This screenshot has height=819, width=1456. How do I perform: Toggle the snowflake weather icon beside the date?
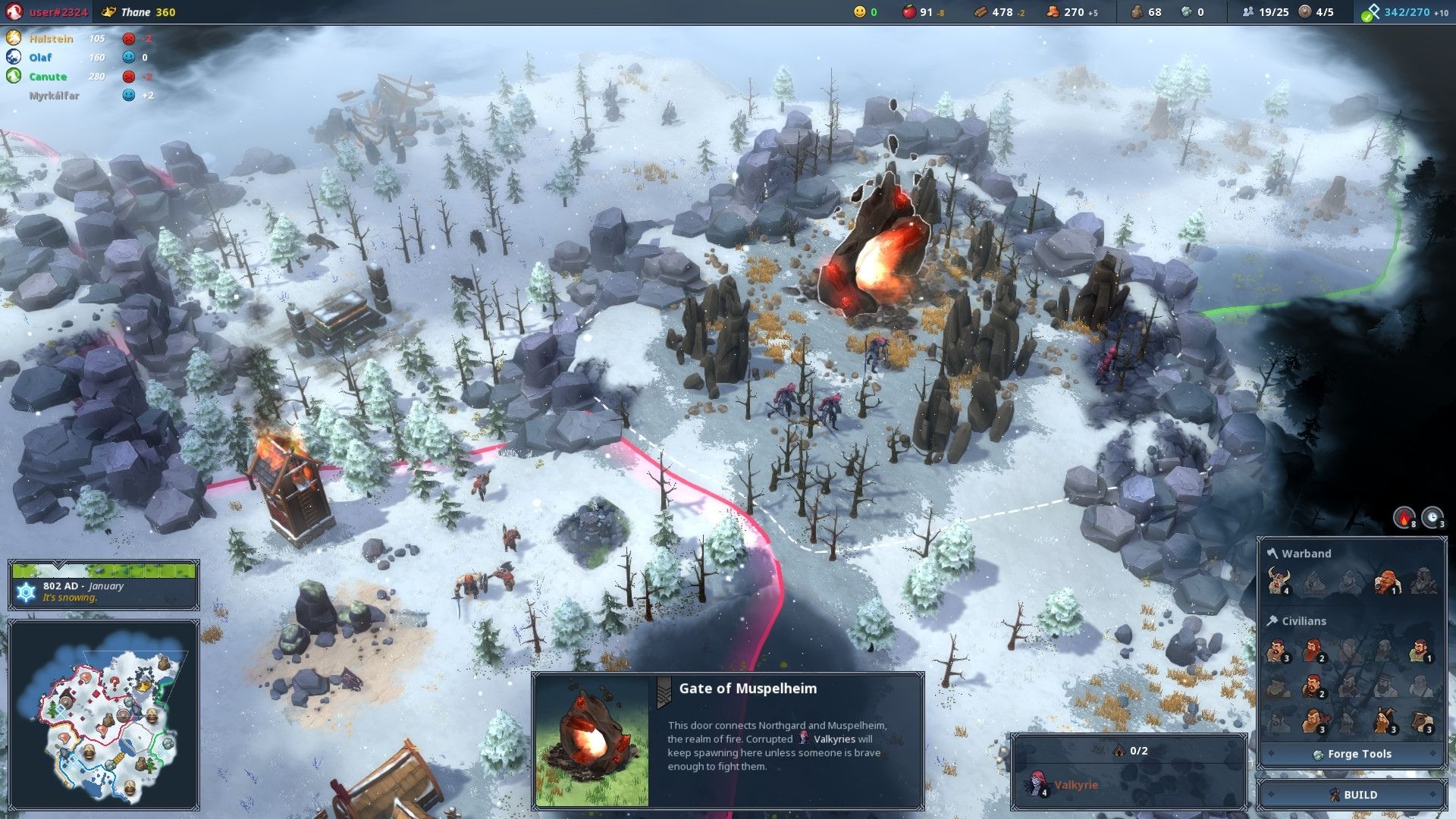tap(25, 592)
